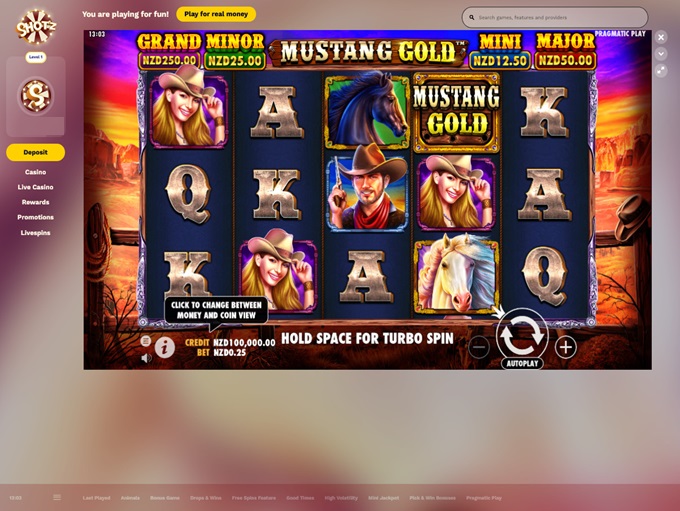The width and height of the screenshot is (680, 511).
Task: Click the Shotz logo
Action: click(35, 26)
